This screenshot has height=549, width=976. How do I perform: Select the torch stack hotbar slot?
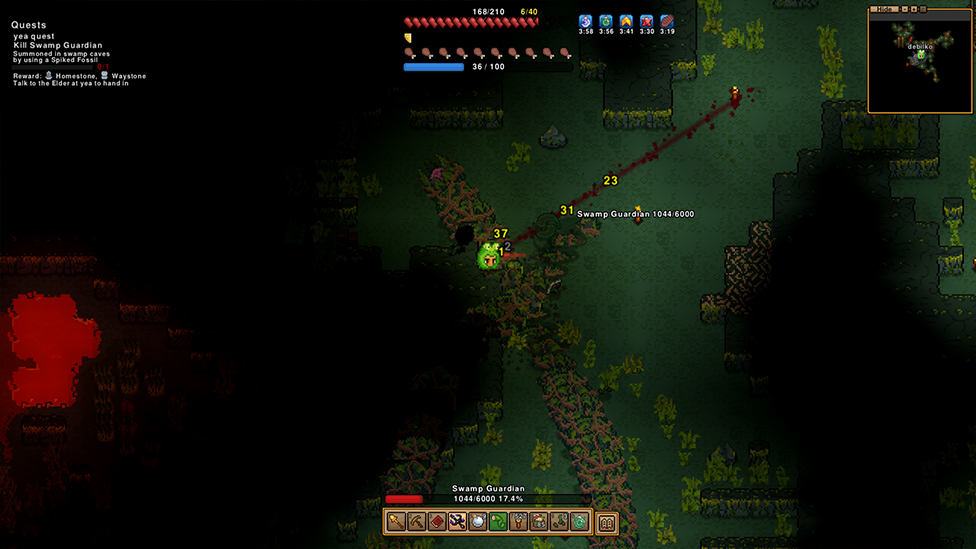518,522
